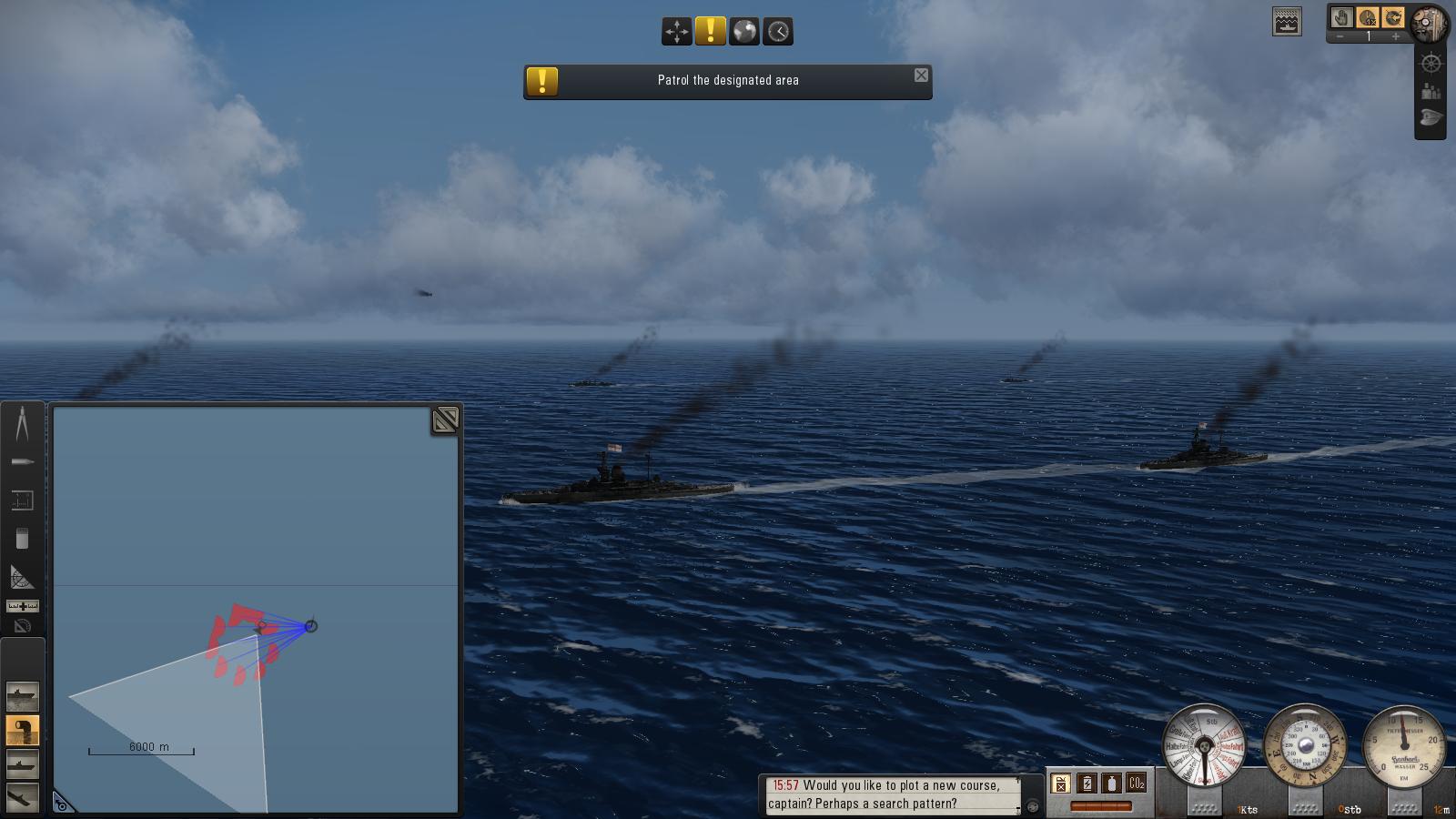
Task: Decrease time compression with minus button
Action: 1340,37
